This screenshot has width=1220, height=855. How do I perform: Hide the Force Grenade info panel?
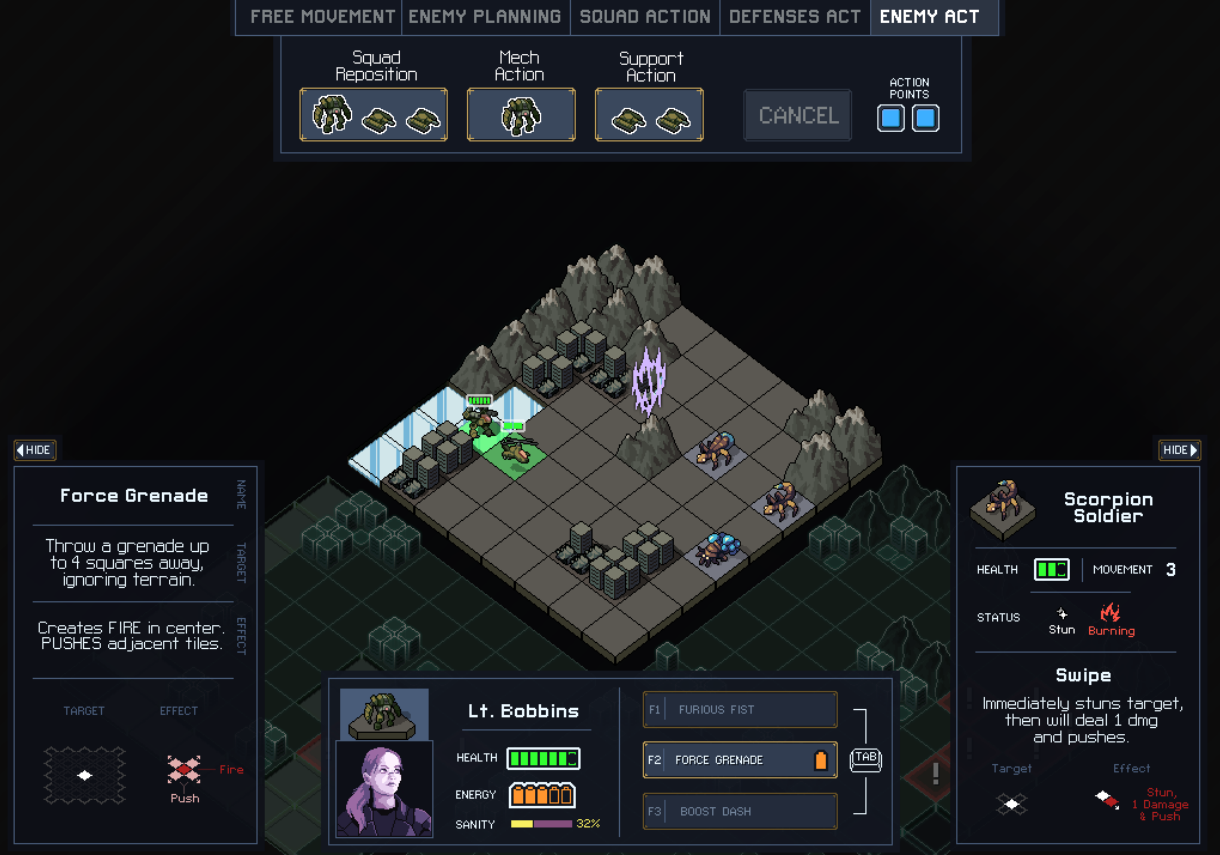point(35,450)
